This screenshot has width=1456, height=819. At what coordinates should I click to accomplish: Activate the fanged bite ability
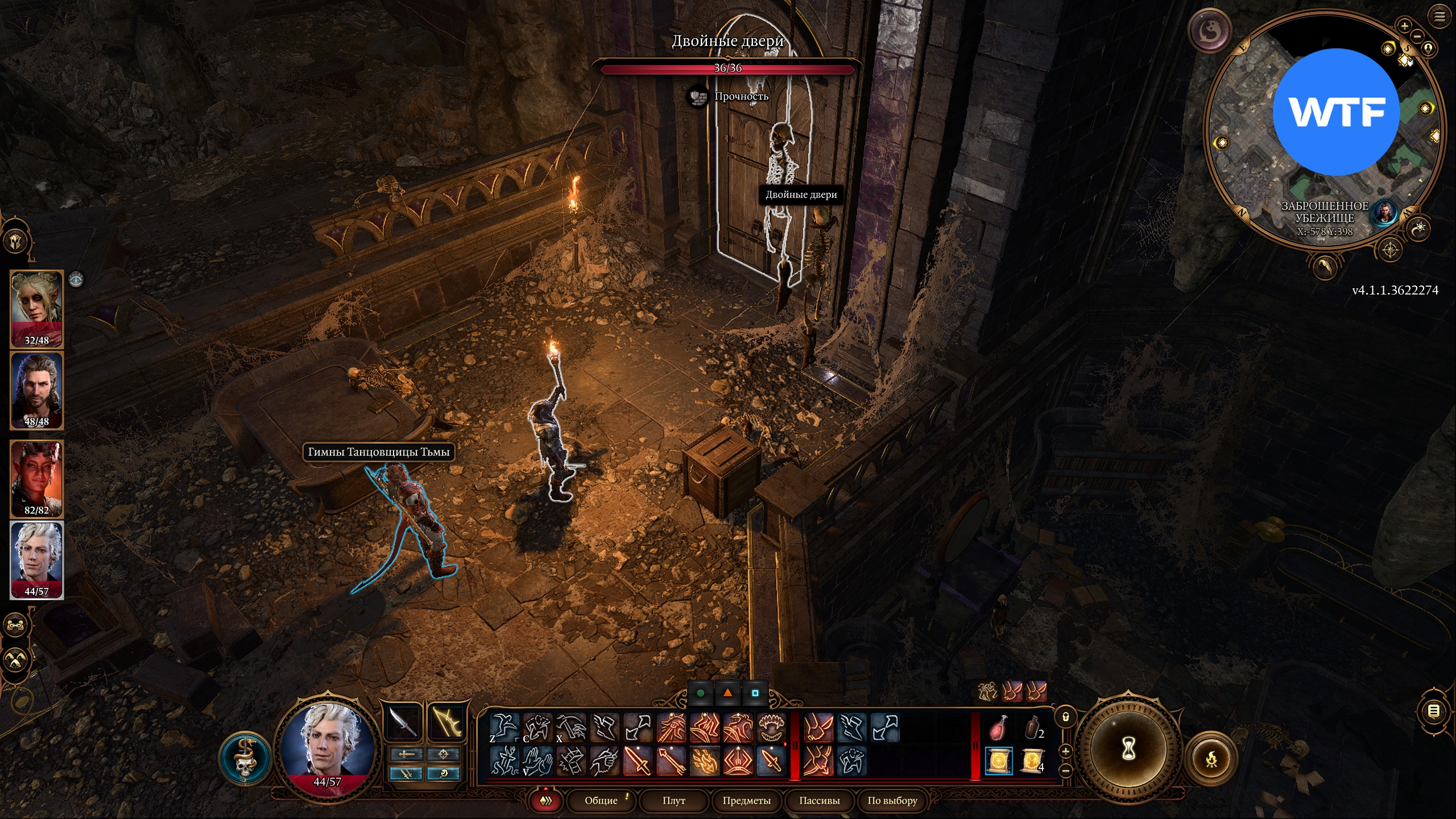[772, 729]
